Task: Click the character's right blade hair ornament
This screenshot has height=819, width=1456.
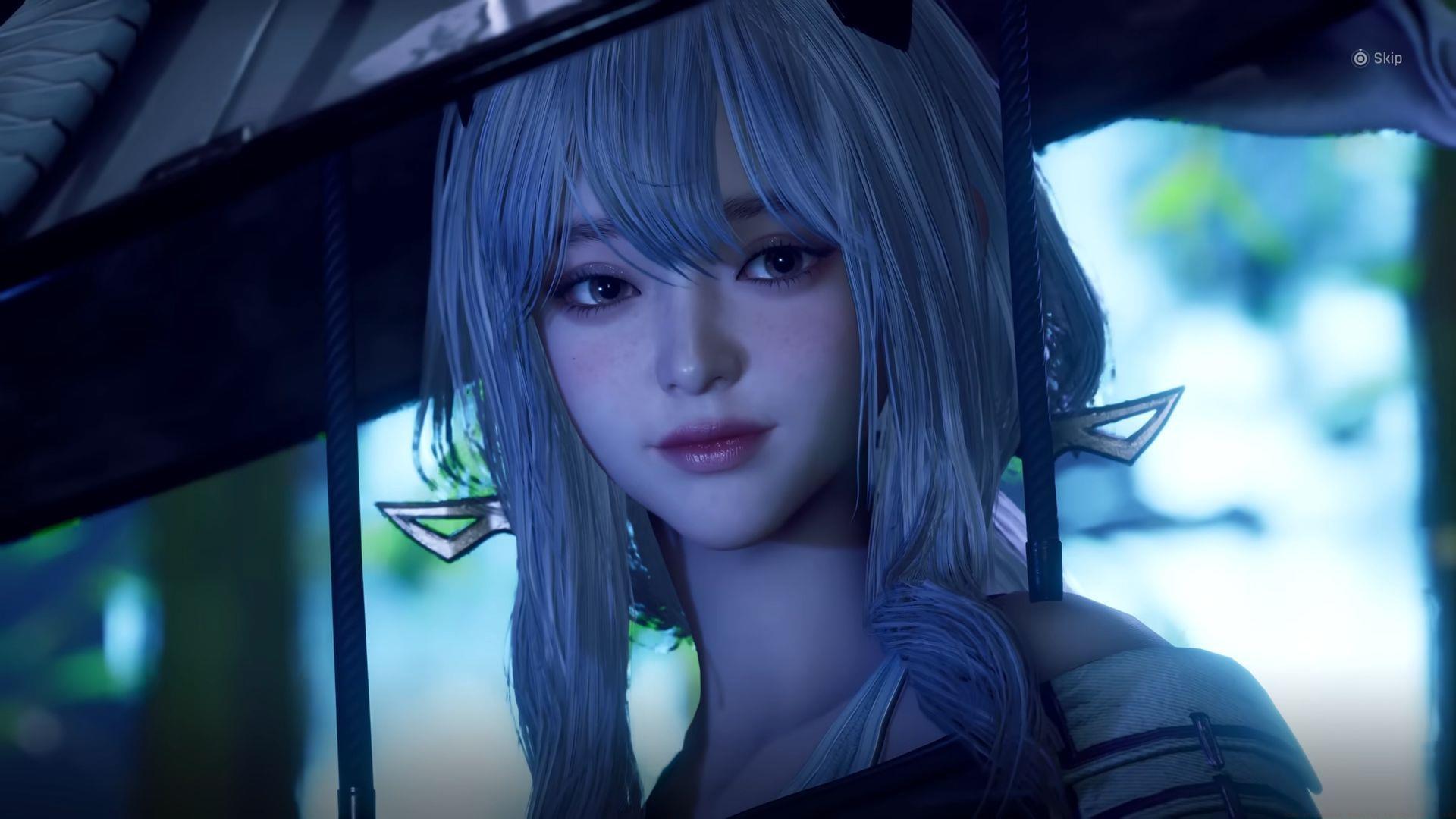Action: tap(444, 523)
